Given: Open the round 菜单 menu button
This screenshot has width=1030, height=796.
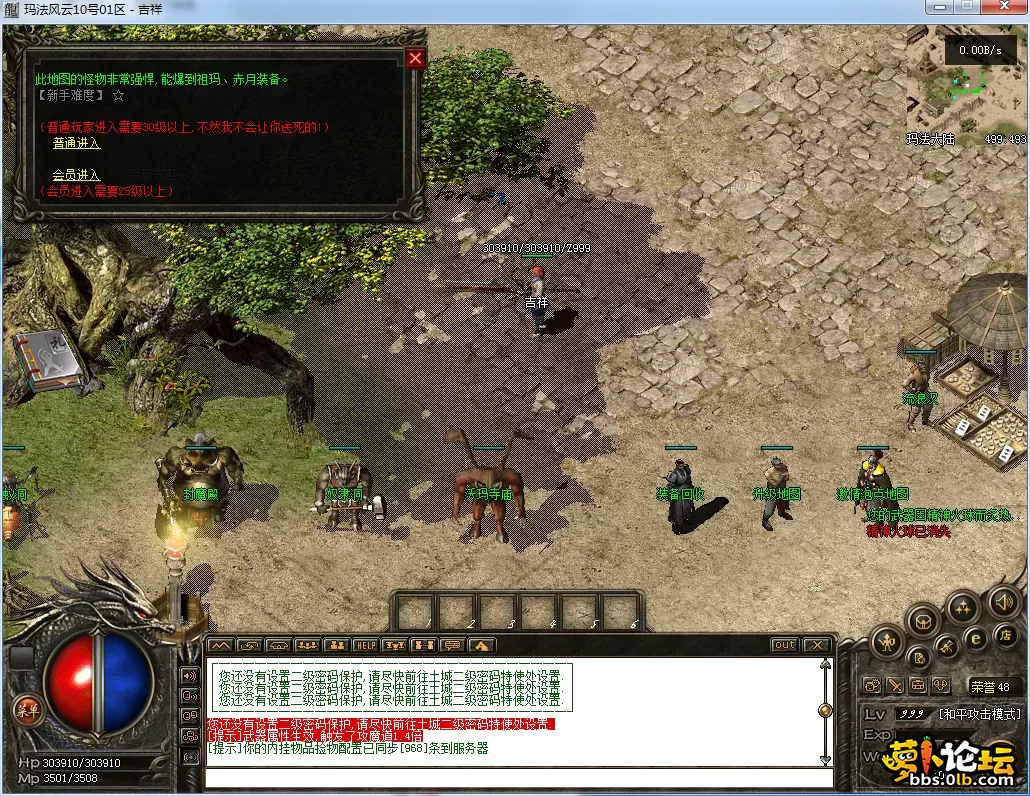Looking at the screenshot, I should pos(25,709).
